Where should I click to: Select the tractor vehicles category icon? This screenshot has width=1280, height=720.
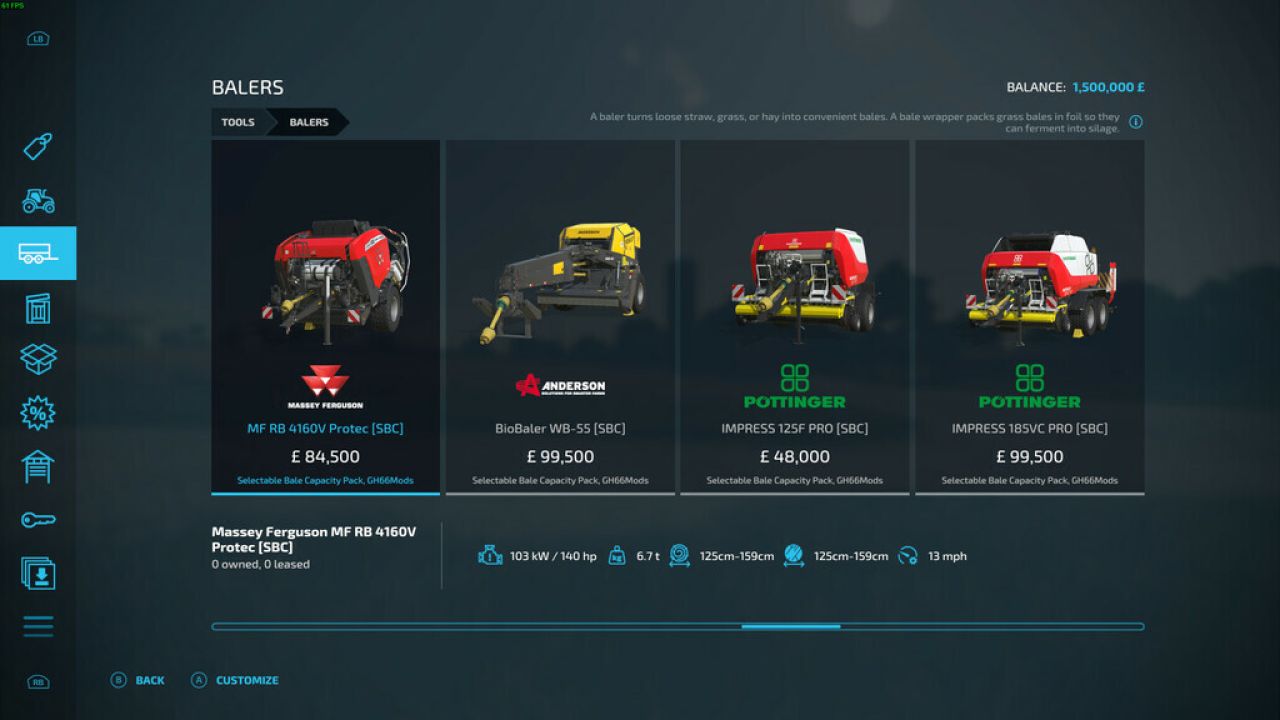tap(37, 201)
